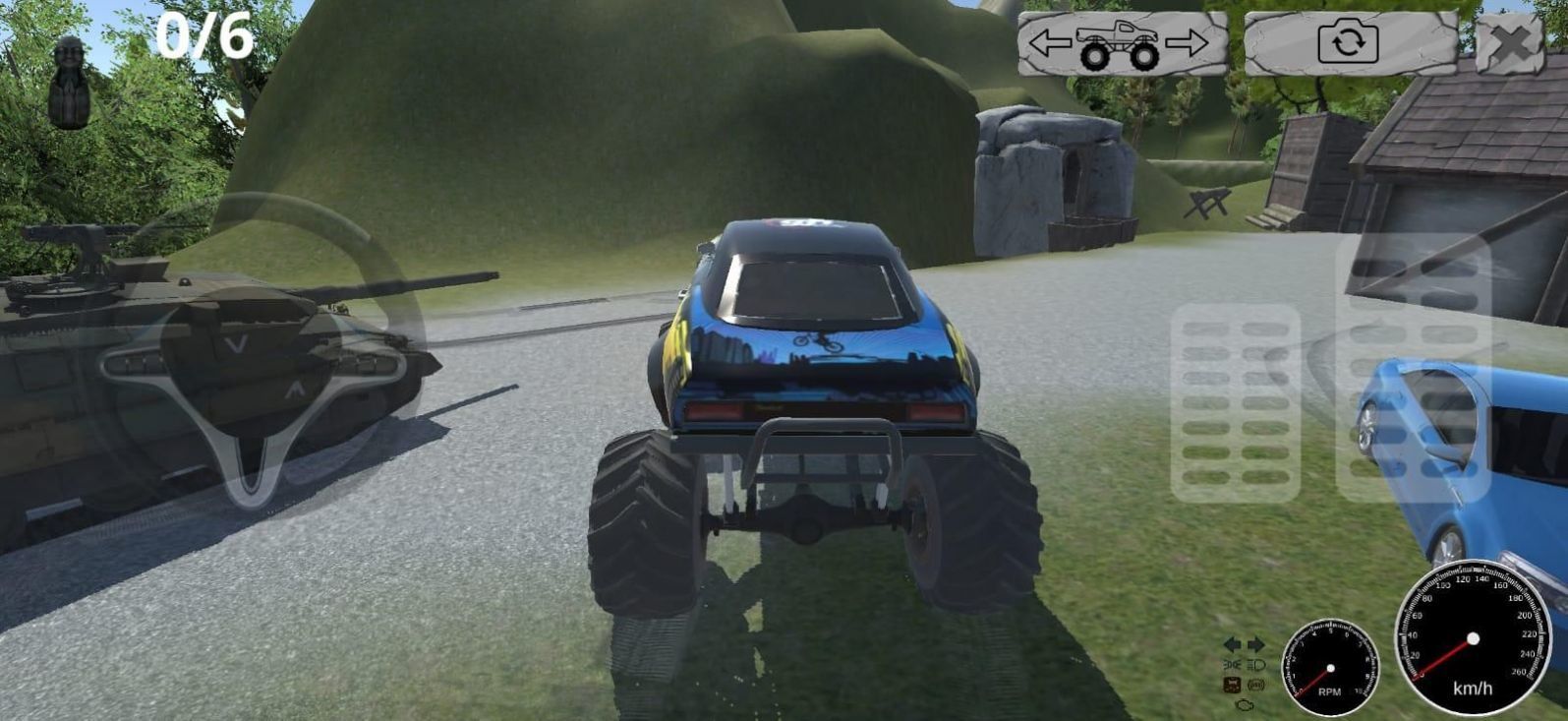Tap the shorter brake pedal
Screen dimensions: 1568x721
(1236, 403)
